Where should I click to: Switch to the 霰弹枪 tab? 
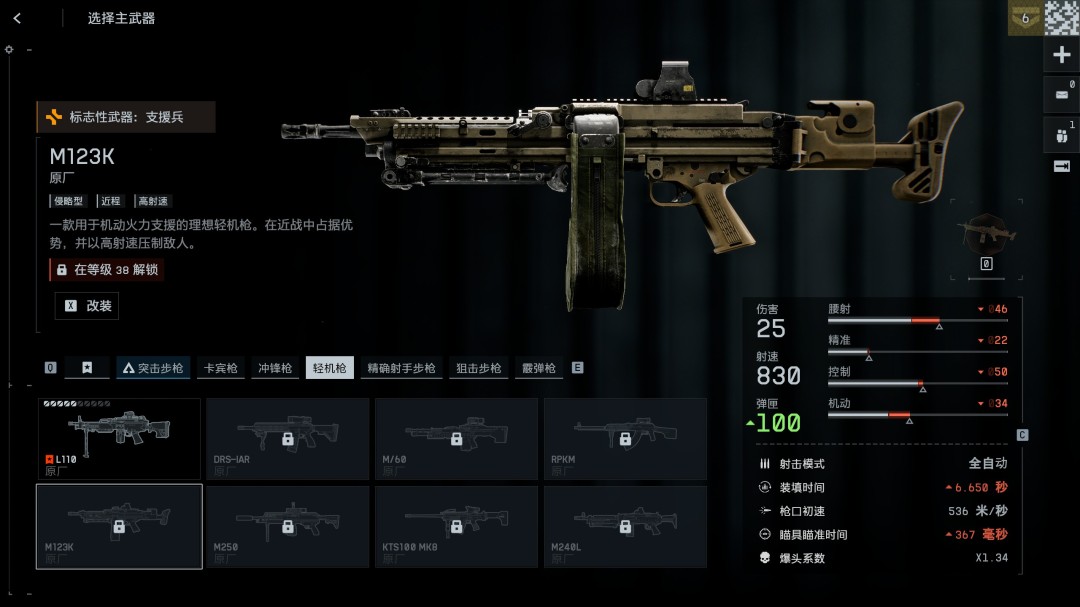(x=538, y=368)
